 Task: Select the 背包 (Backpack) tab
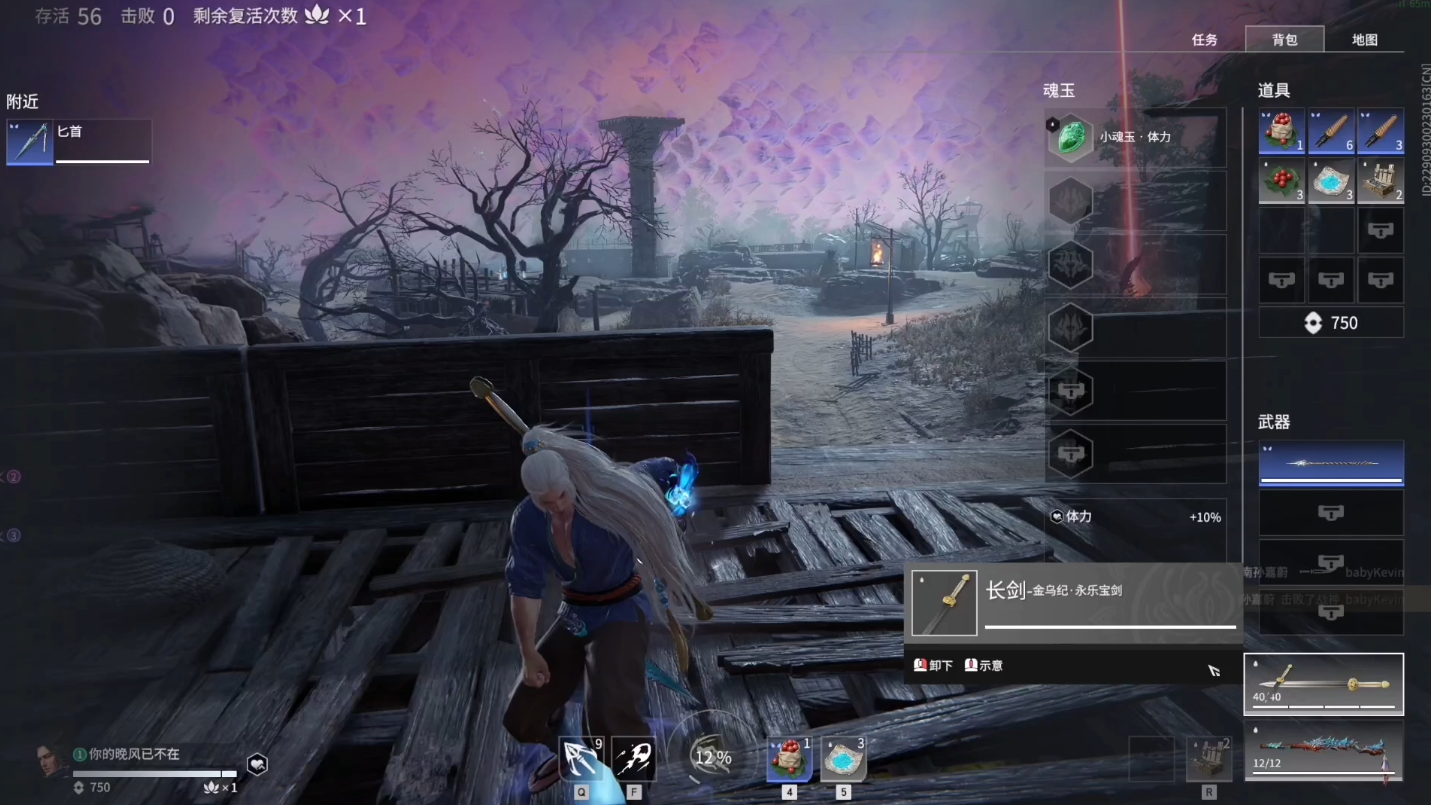point(1284,40)
